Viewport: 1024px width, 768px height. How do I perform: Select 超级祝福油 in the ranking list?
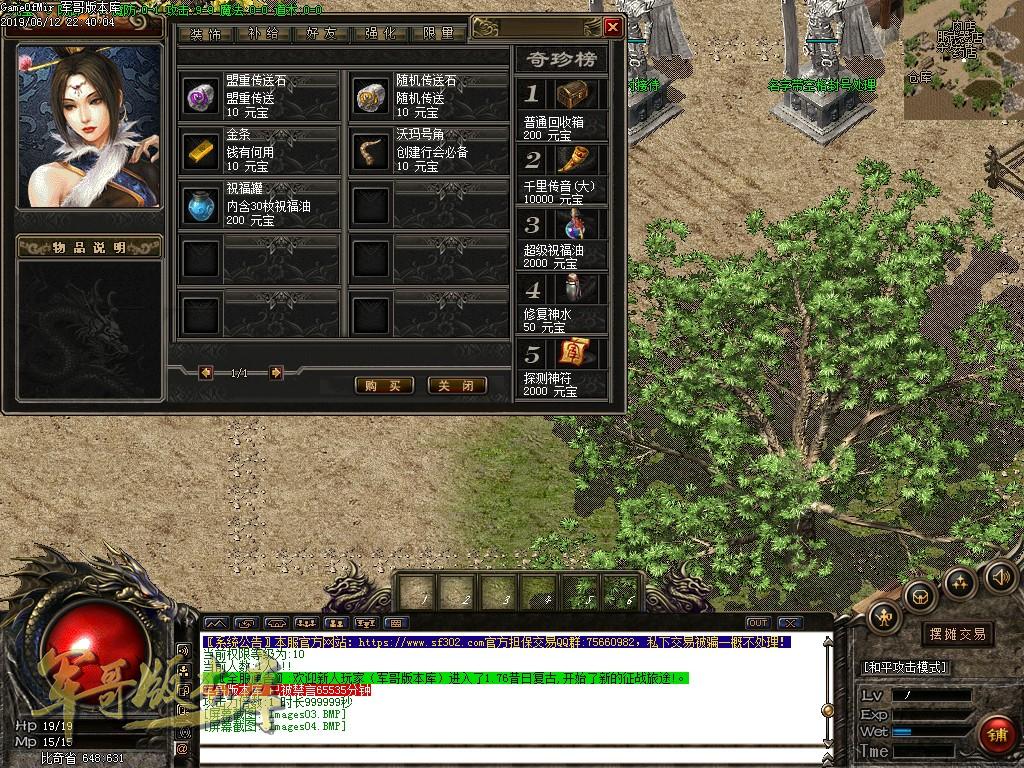(562, 240)
